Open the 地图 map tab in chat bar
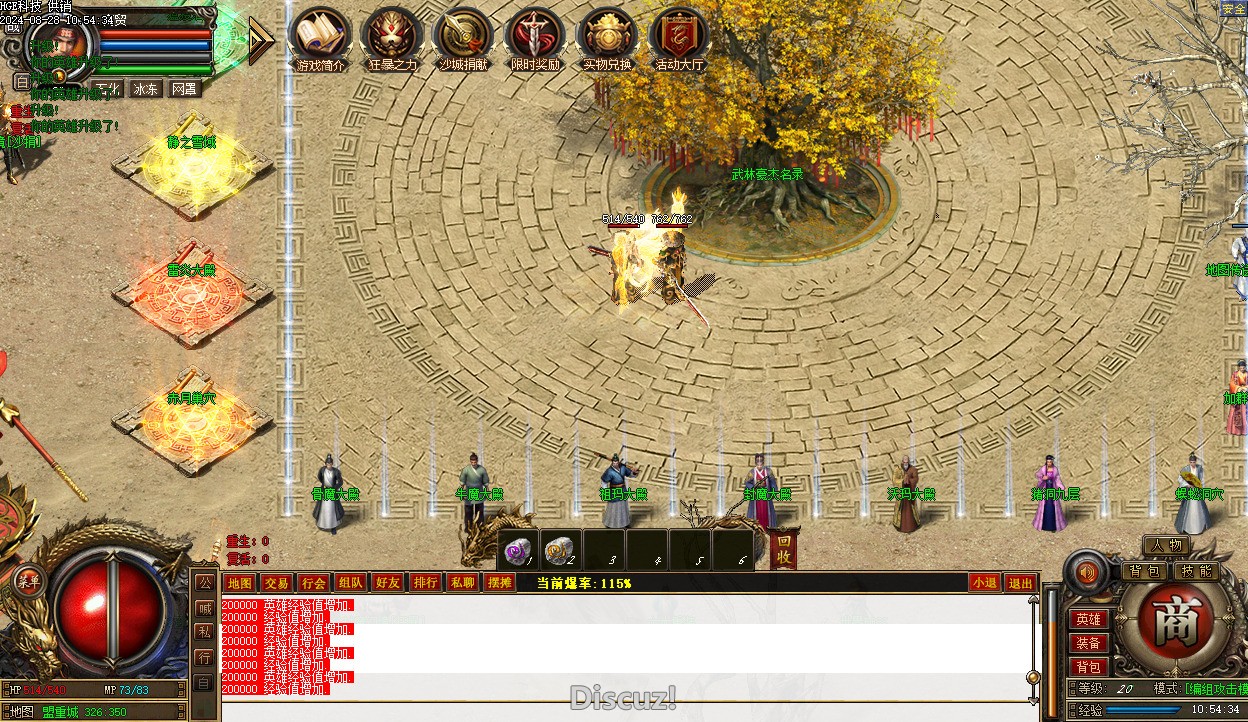 240,583
